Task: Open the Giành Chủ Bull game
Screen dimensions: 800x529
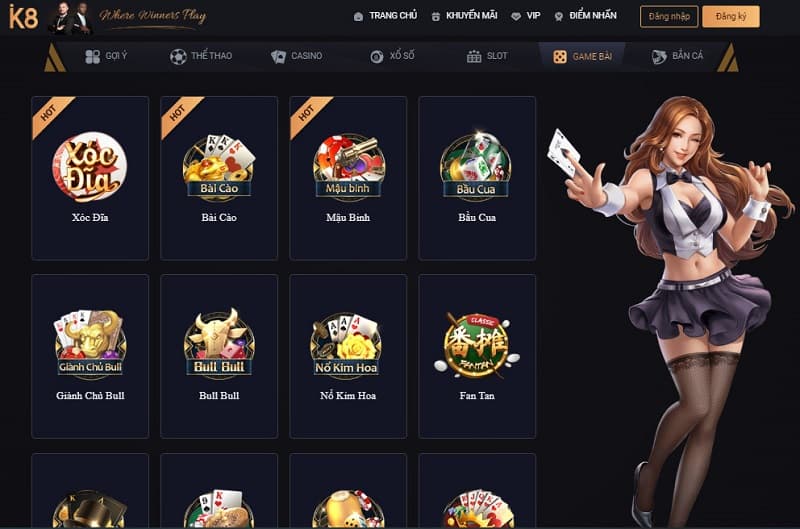Action: [x=90, y=355]
